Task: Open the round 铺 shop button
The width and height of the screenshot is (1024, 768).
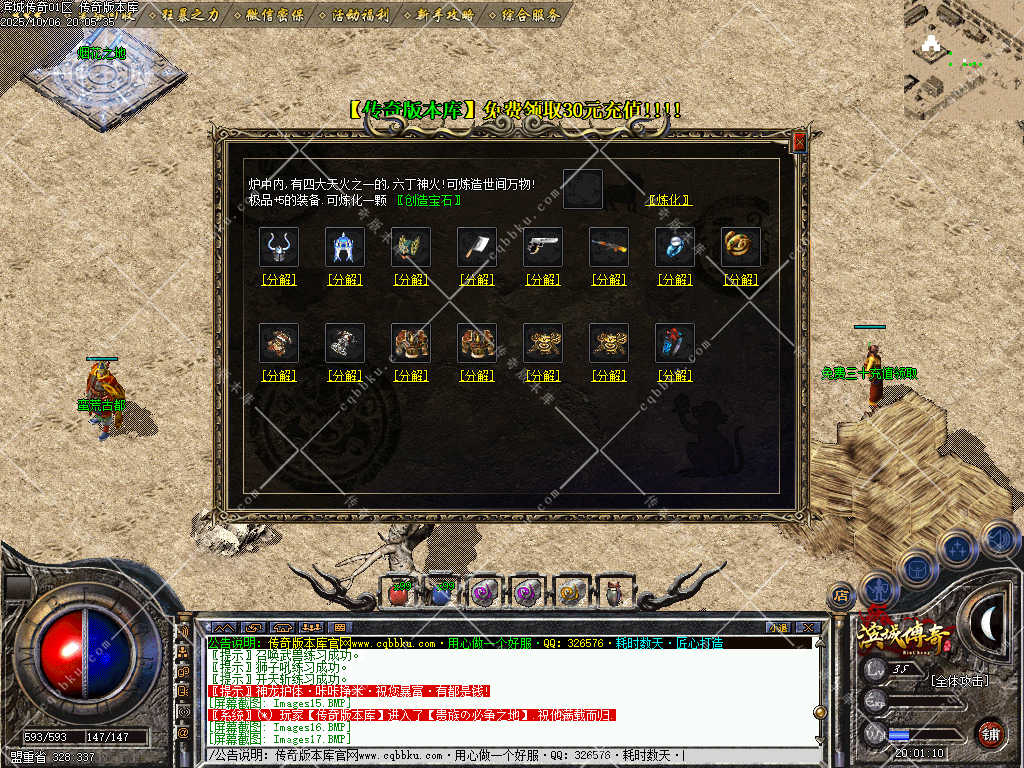Action: [x=990, y=733]
